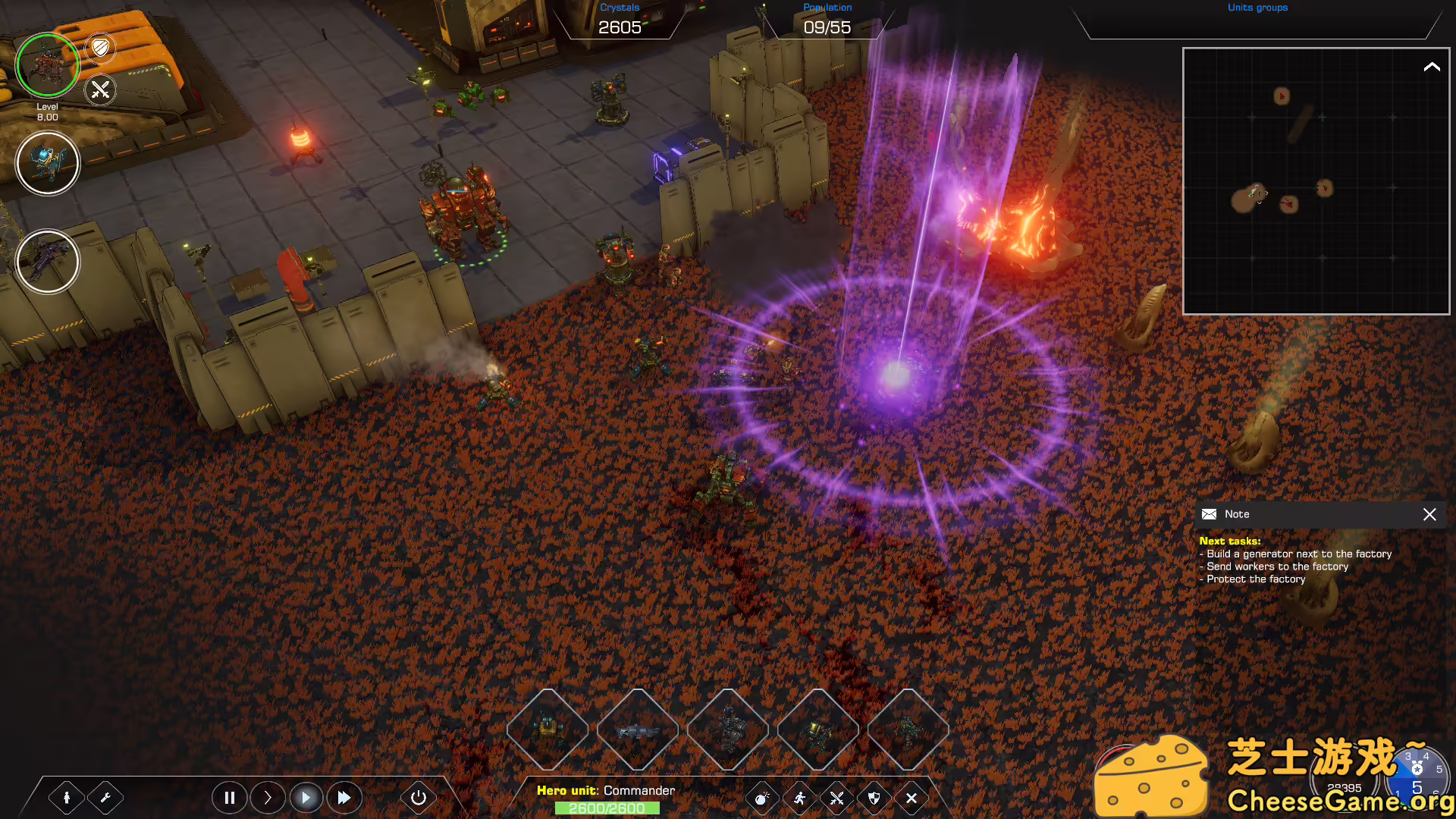Click the Note envelope header
1456x819 pixels.
click(x=1208, y=513)
